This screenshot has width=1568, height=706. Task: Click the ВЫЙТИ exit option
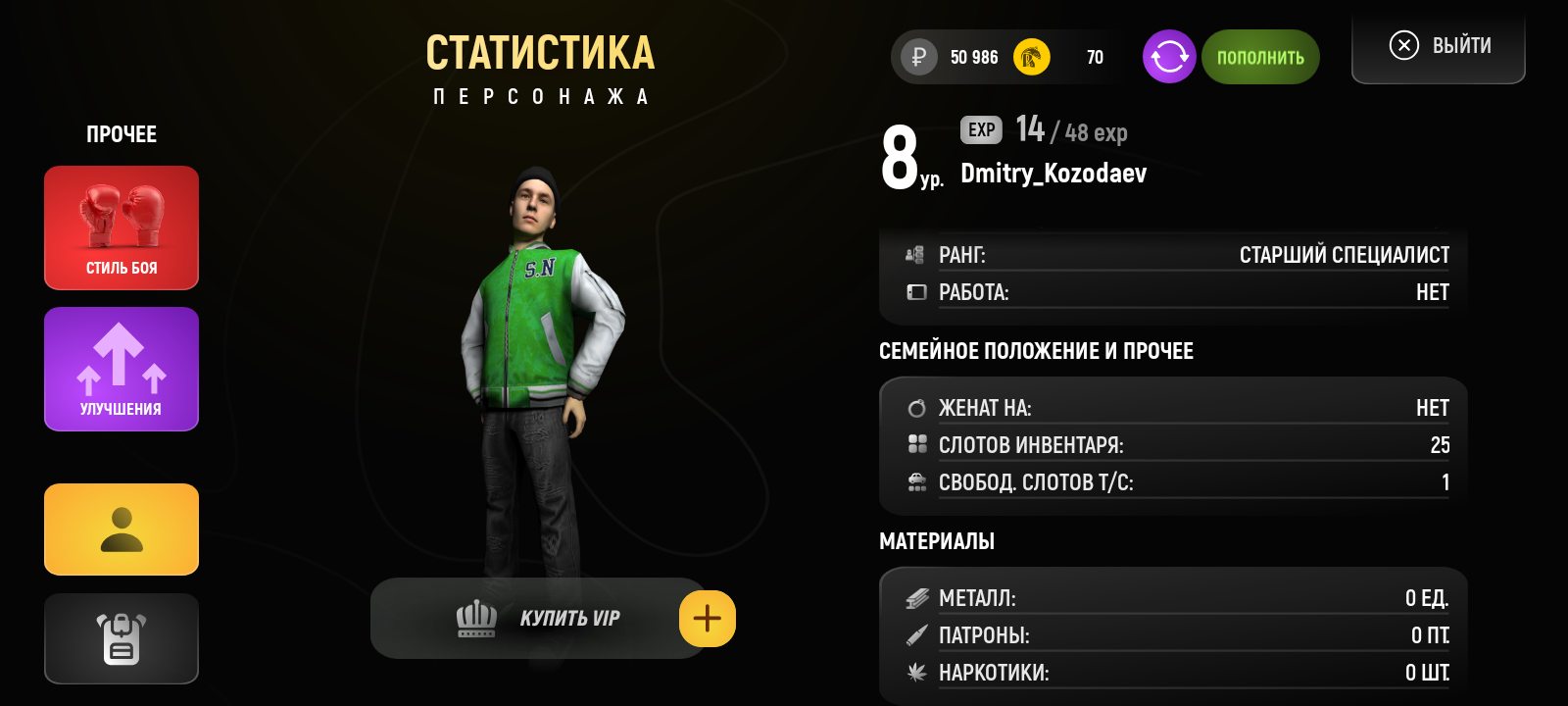click(1438, 44)
